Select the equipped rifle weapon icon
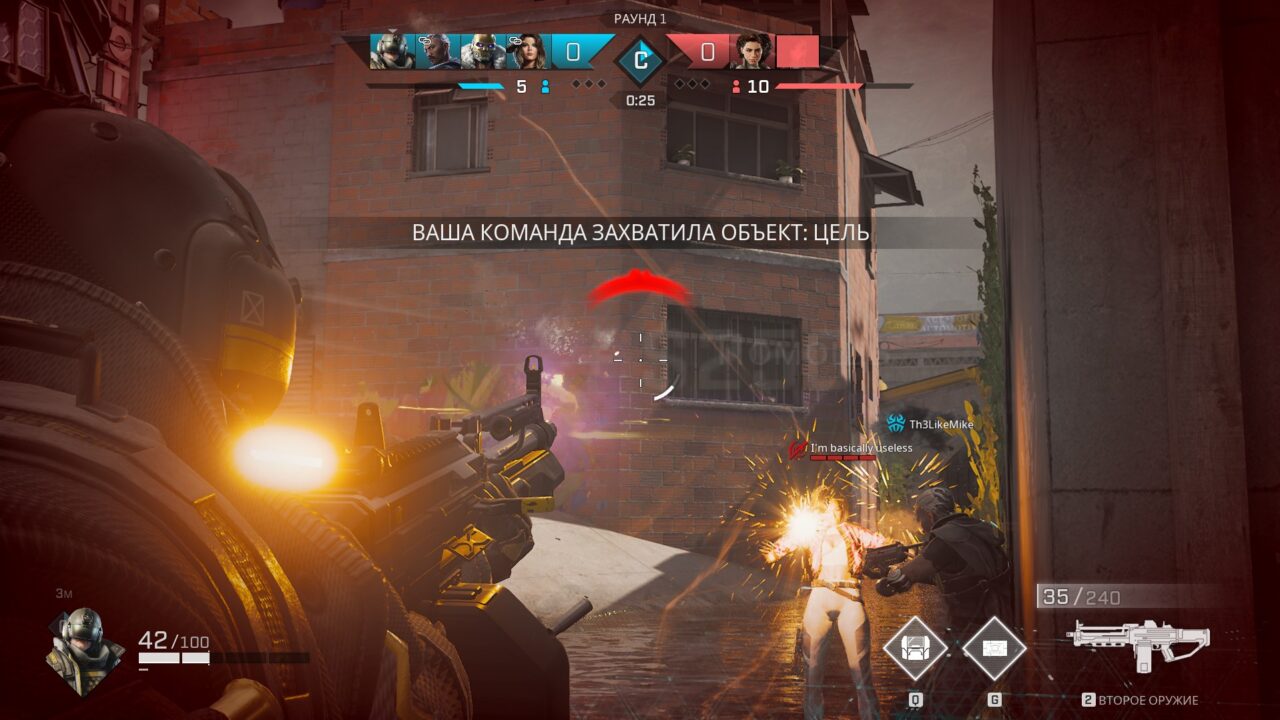Viewport: 1280px width, 720px height. tap(1139, 643)
